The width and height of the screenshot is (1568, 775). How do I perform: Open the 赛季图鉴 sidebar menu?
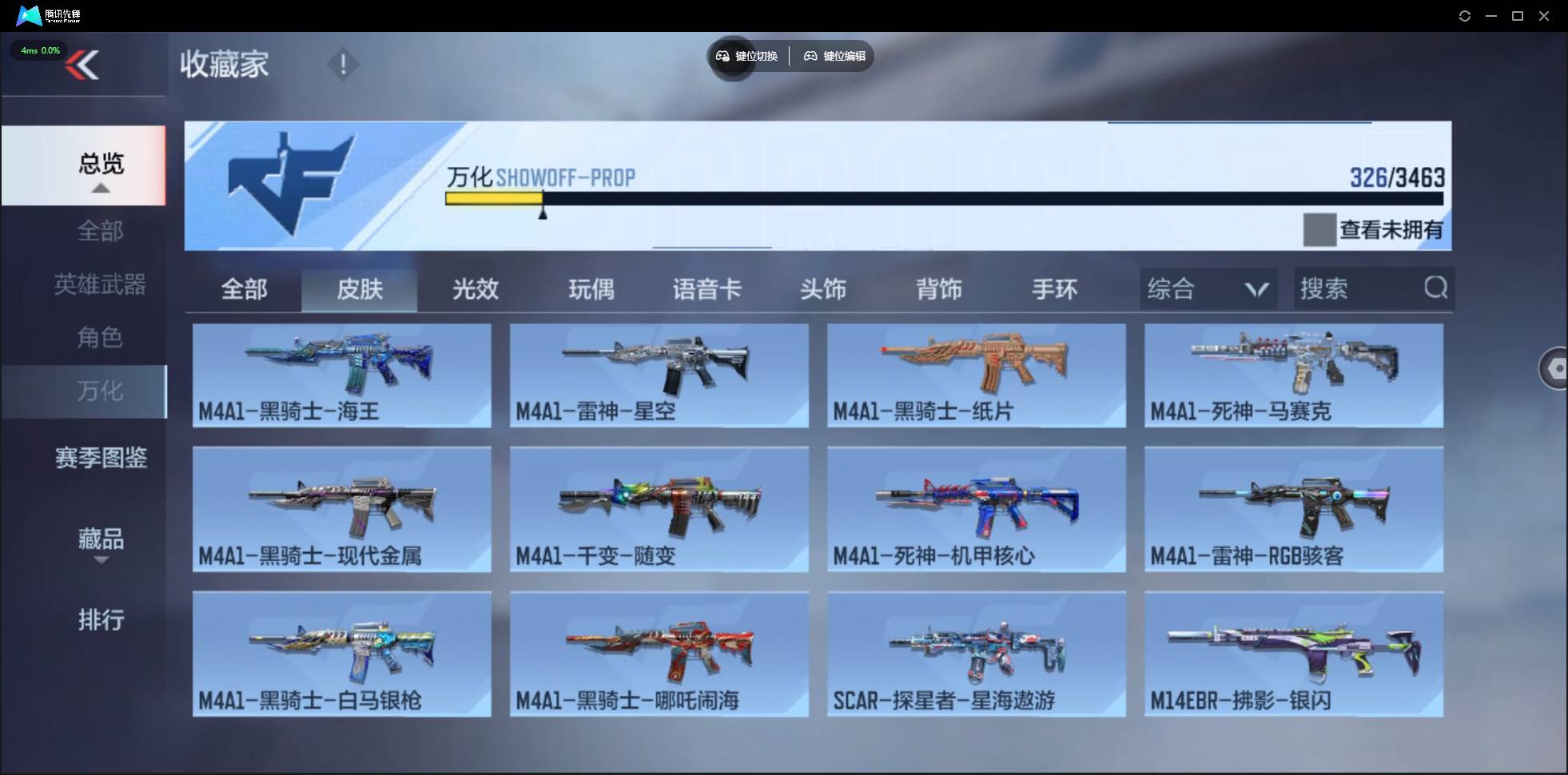pyautogui.click(x=99, y=457)
